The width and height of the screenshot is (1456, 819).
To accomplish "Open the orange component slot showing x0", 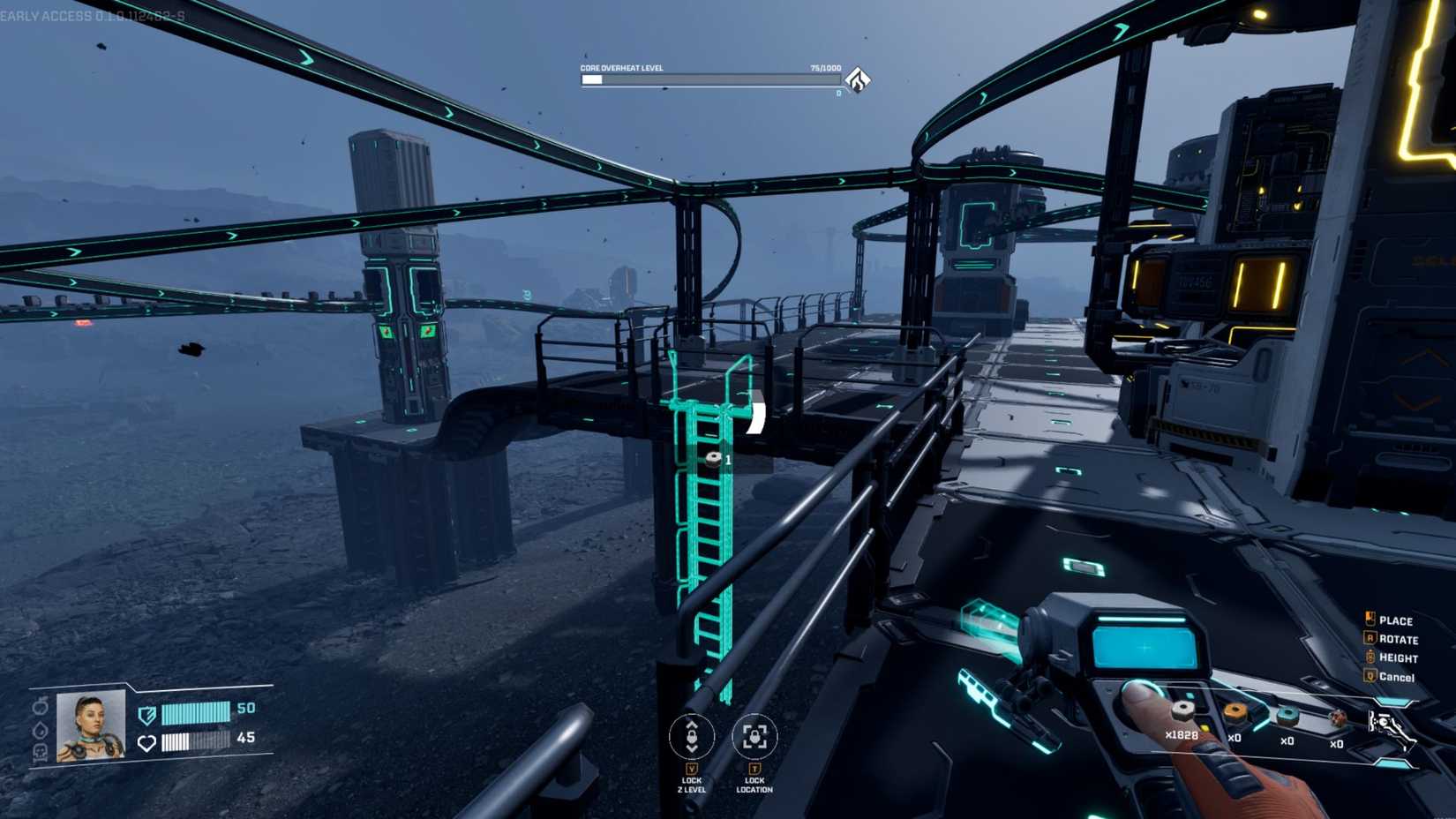I will tap(1235, 713).
